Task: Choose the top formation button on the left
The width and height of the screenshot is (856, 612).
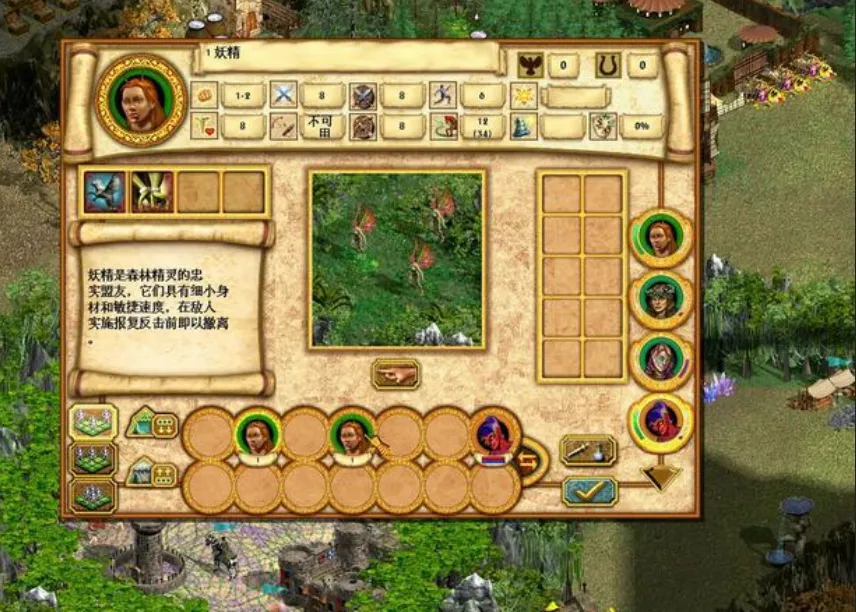Action: pyautogui.click(x=93, y=421)
